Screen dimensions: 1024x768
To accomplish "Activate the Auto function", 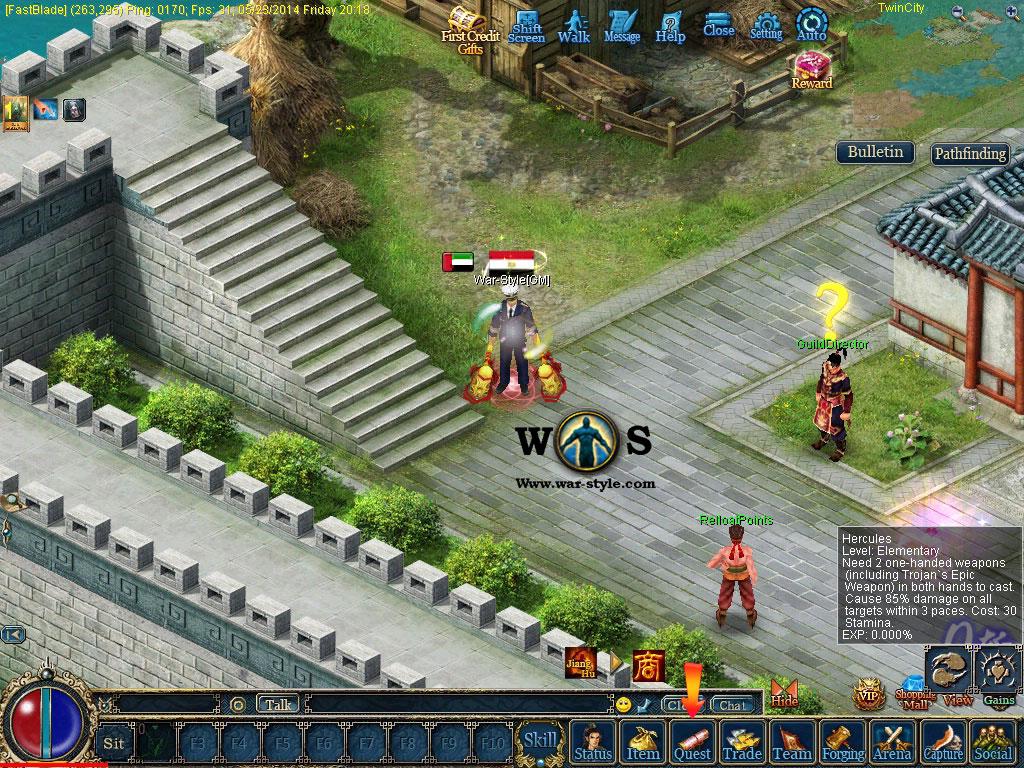I will (x=812, y=25).
